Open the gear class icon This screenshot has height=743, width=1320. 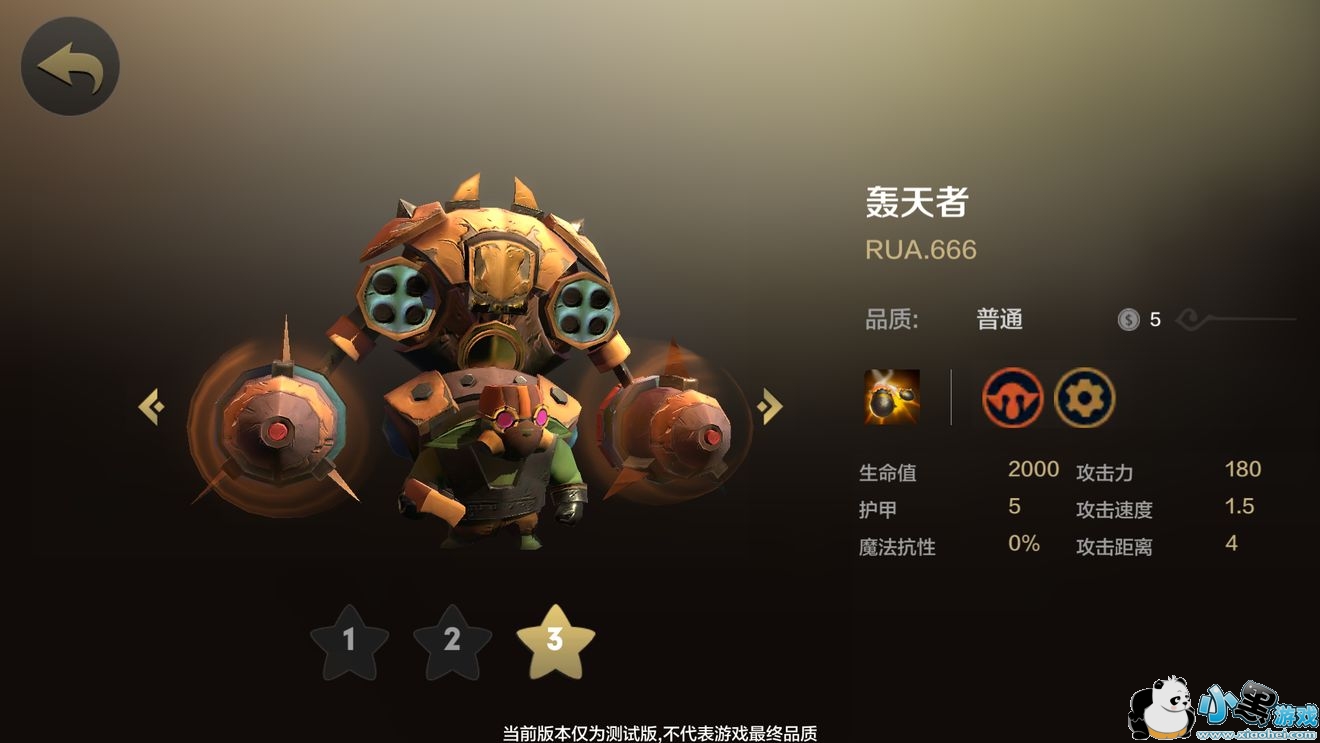pyautogui.click(x=1084, y=397)
